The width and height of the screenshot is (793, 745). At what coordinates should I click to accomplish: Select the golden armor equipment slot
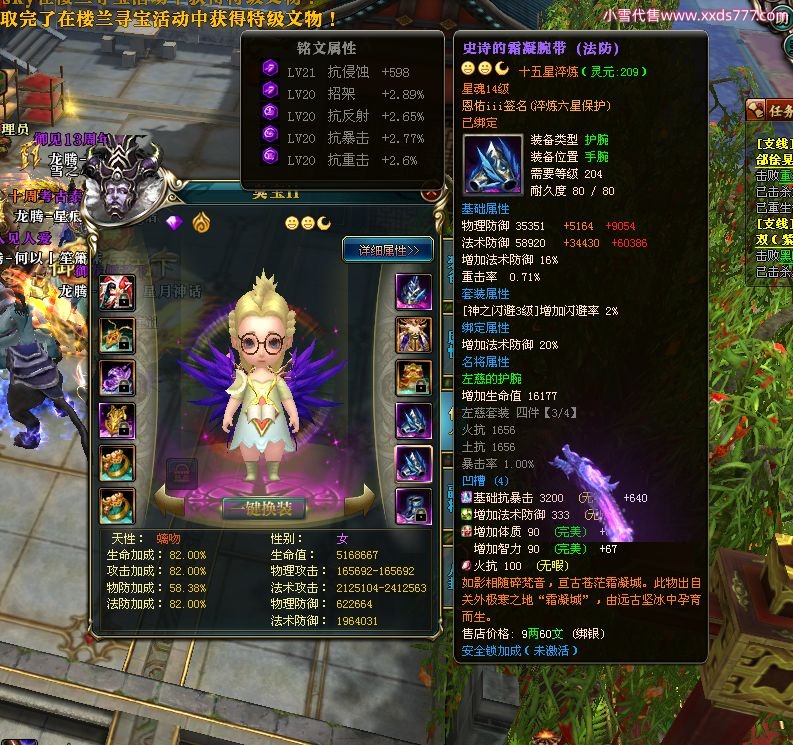[413, 335]
